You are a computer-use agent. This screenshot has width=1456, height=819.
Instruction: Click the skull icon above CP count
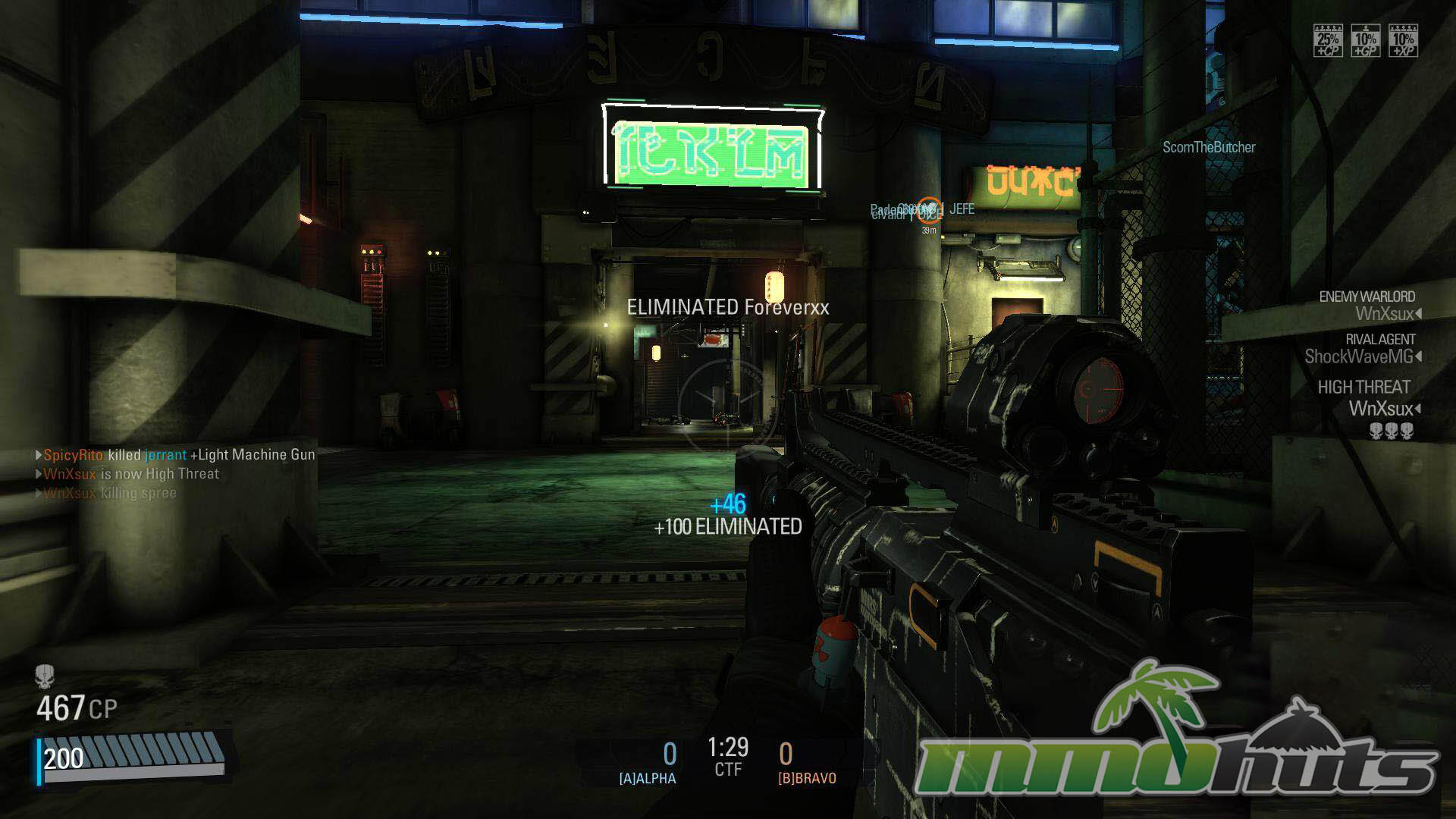pos(45,676)
